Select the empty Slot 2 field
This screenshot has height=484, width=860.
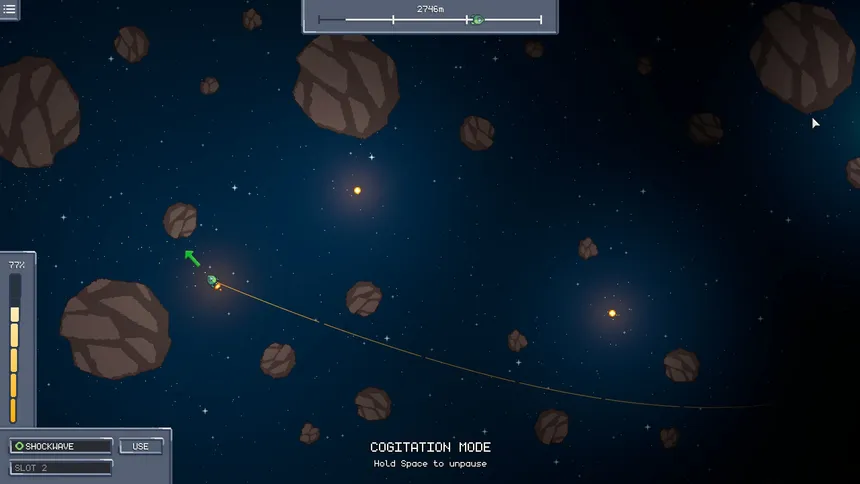pyautogui.click(x=61, y=467)
